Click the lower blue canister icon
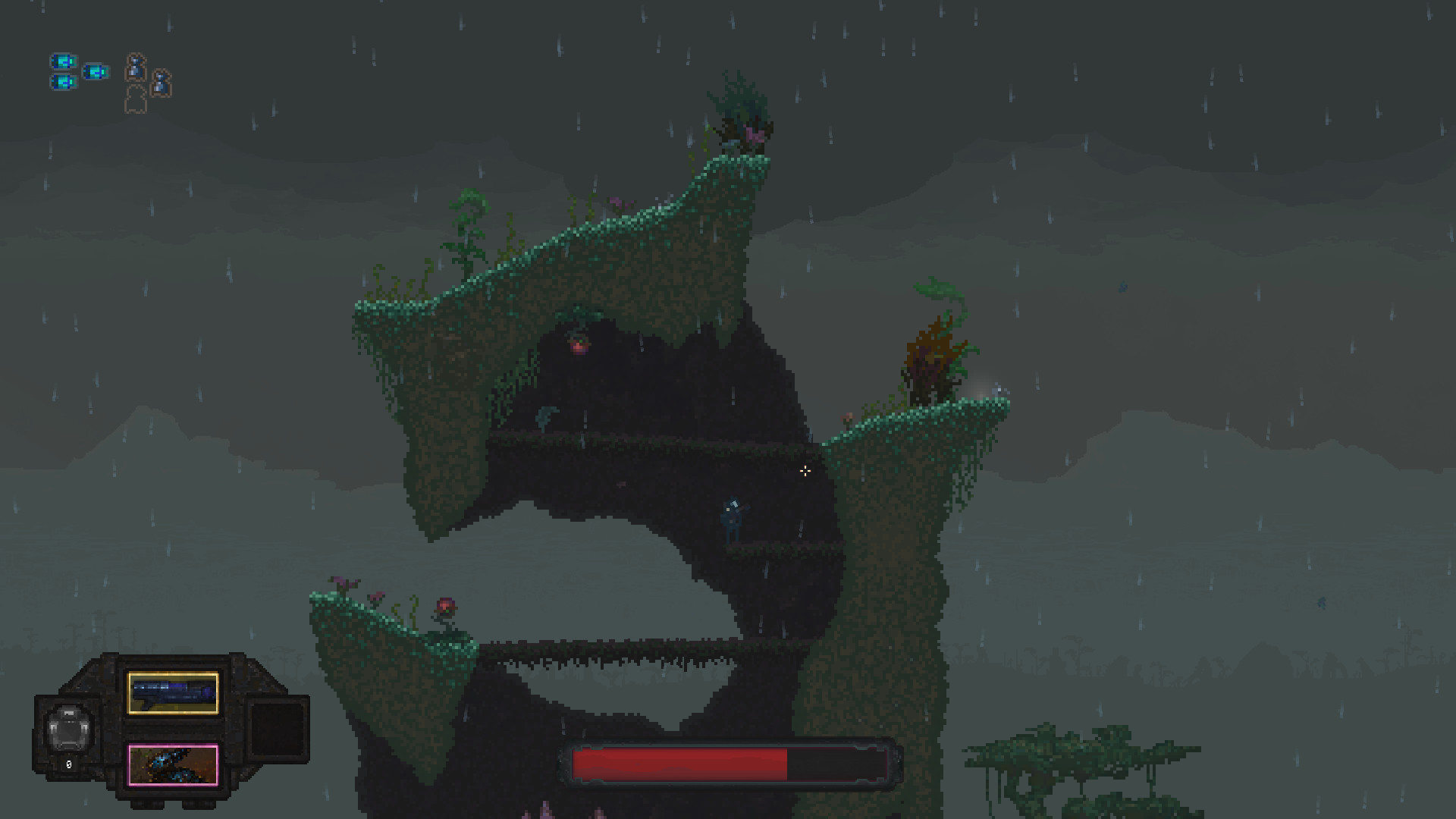Viewport: 1456px width, 819px height. (64, 83)
